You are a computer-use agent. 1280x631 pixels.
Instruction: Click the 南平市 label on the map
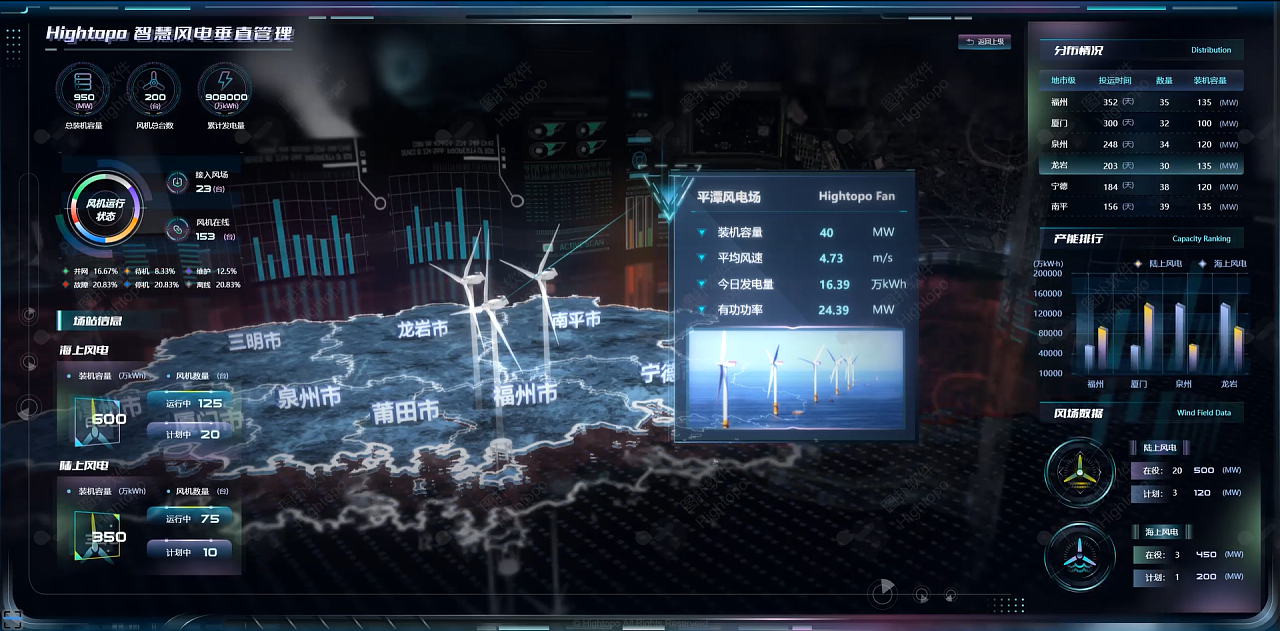coord(576,320)
